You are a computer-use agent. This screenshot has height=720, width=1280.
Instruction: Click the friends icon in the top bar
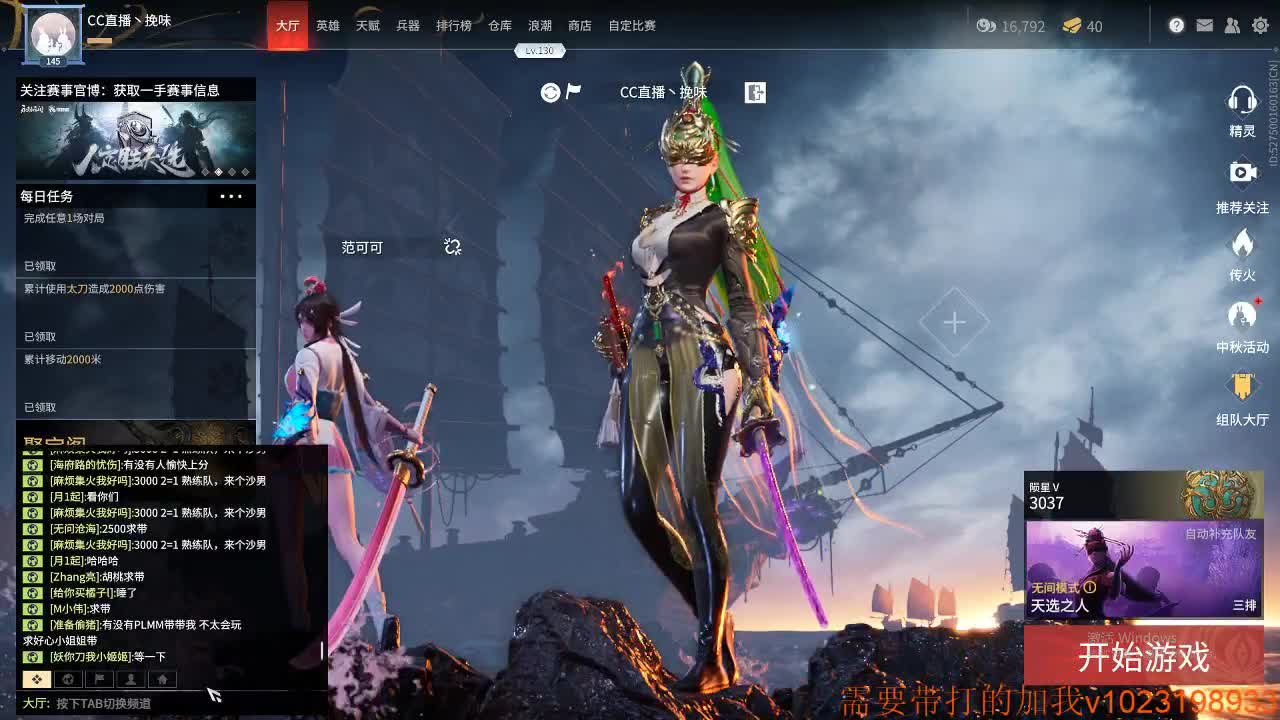click(x=1233, y=26)
